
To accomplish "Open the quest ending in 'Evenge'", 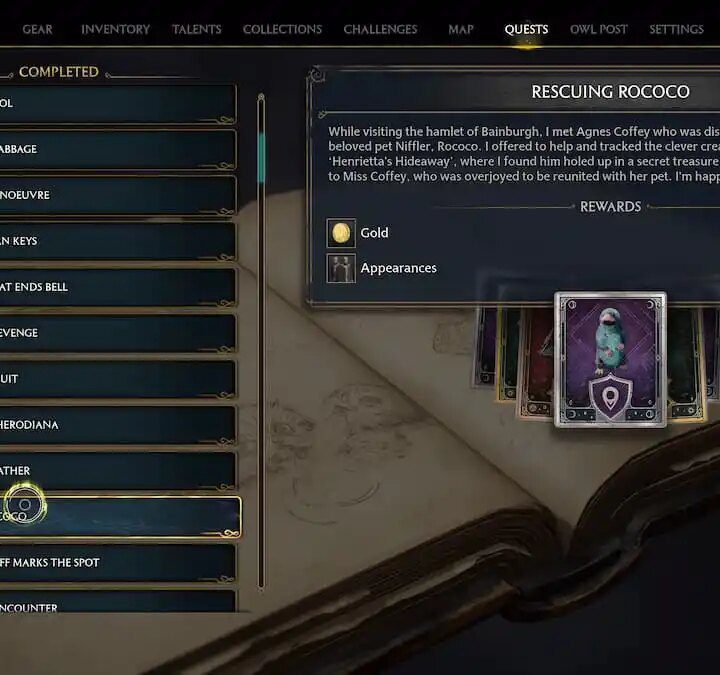I will [x=117, y=333].
